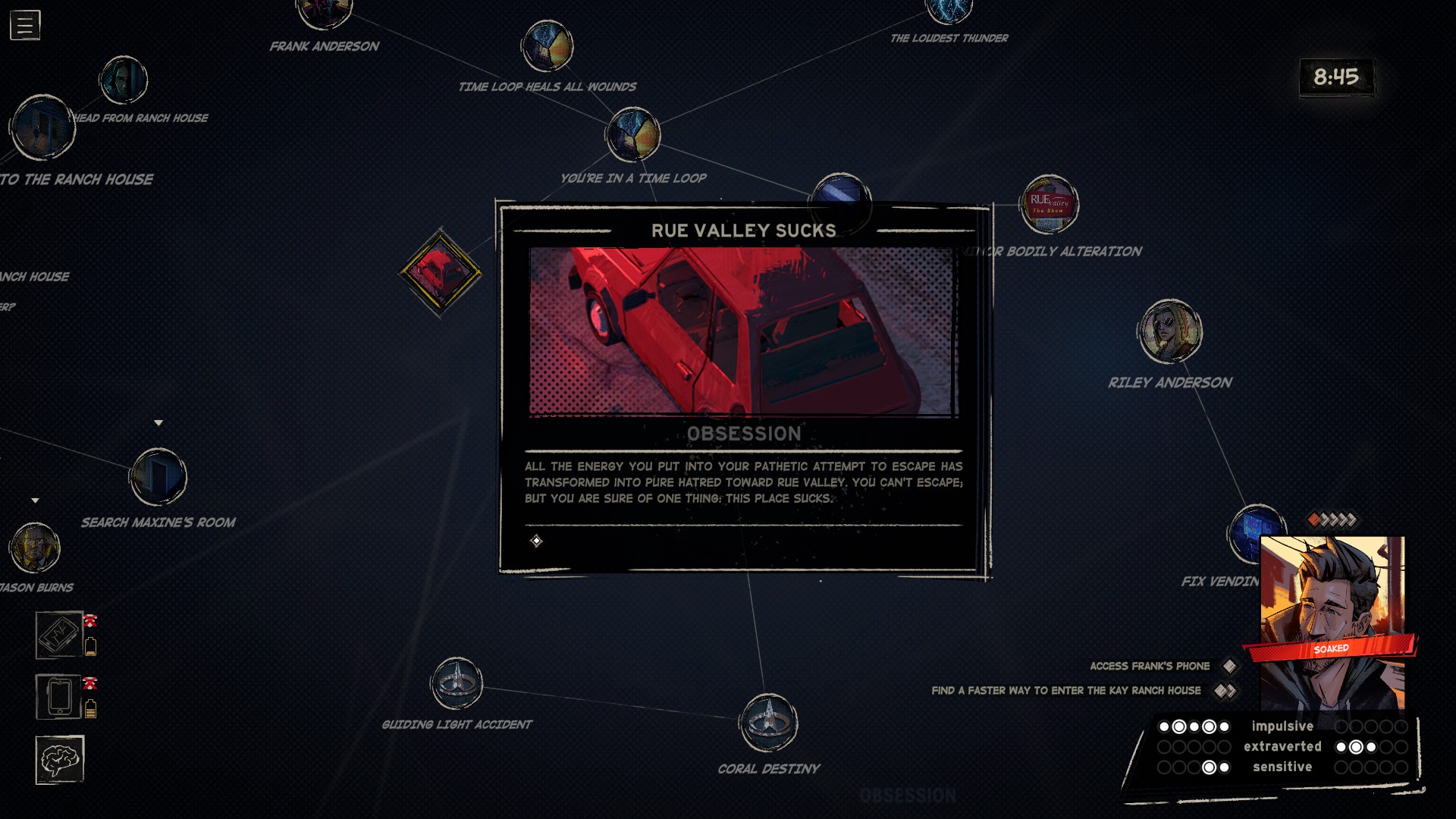1456x819 pixels.
Task: Open the 'You're in a Time Loop' node
Action: [632, 134]
